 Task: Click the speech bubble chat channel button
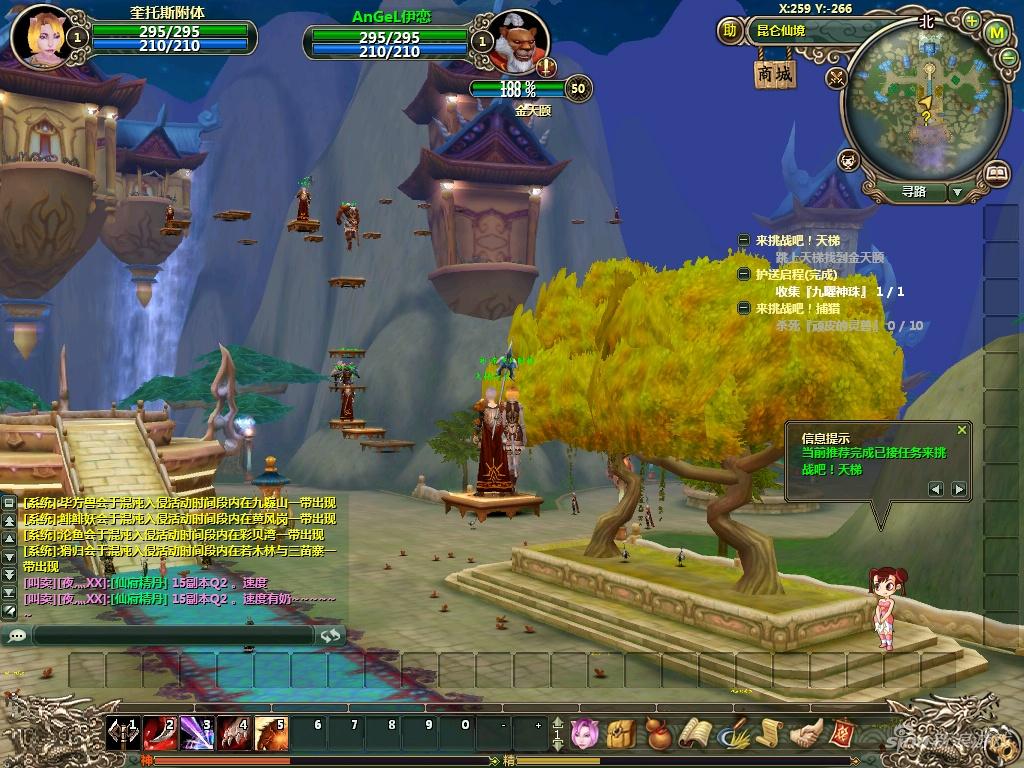click(x=17, y=635)
